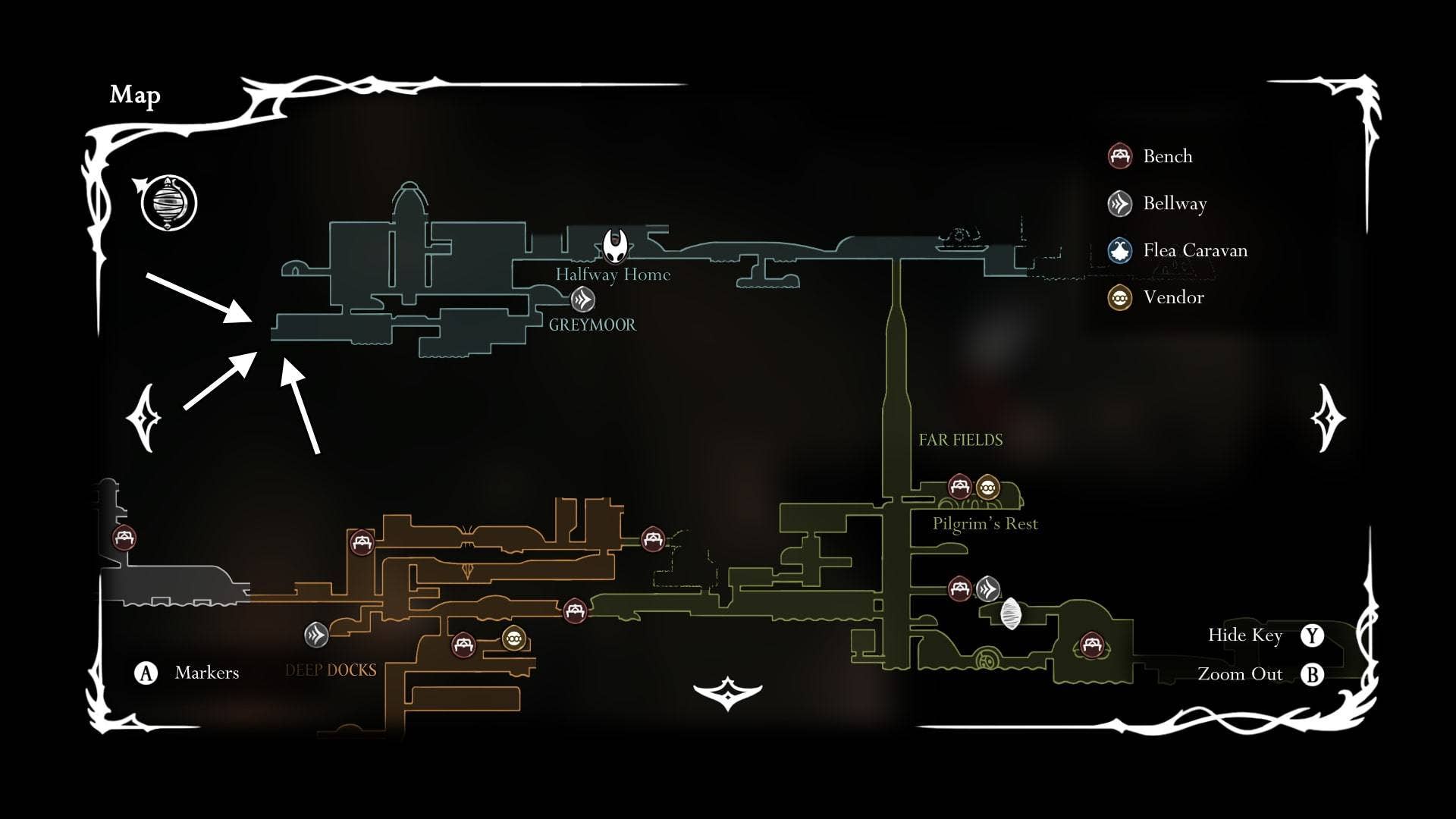This screenshot has width=1456, height=819.
Task: Select the Vendor entry in the legend
Action: pos(1156,297)
